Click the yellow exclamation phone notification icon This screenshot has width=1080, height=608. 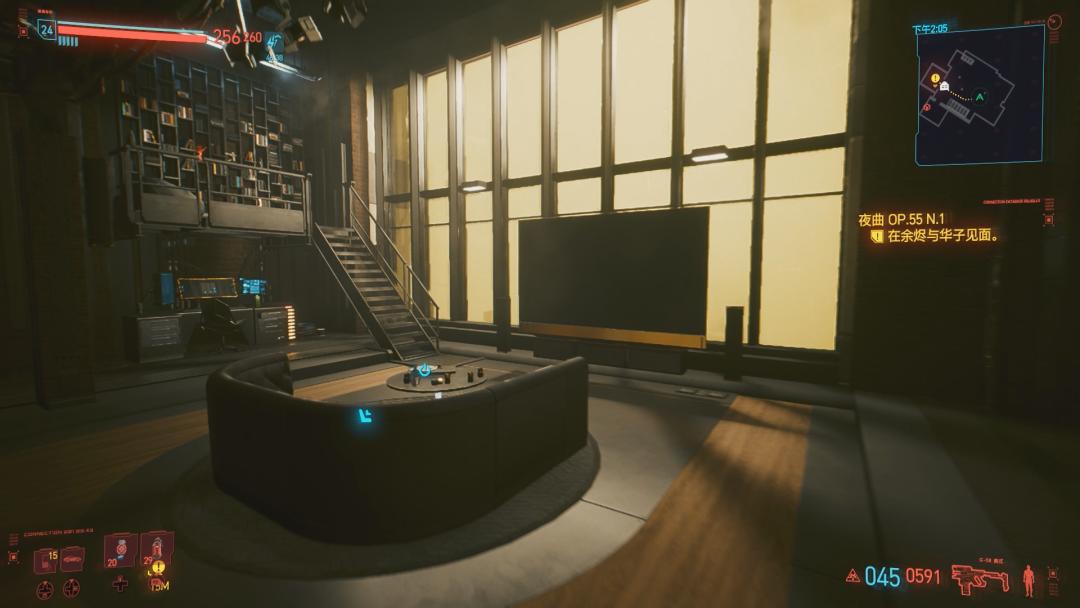pos(158,567)
